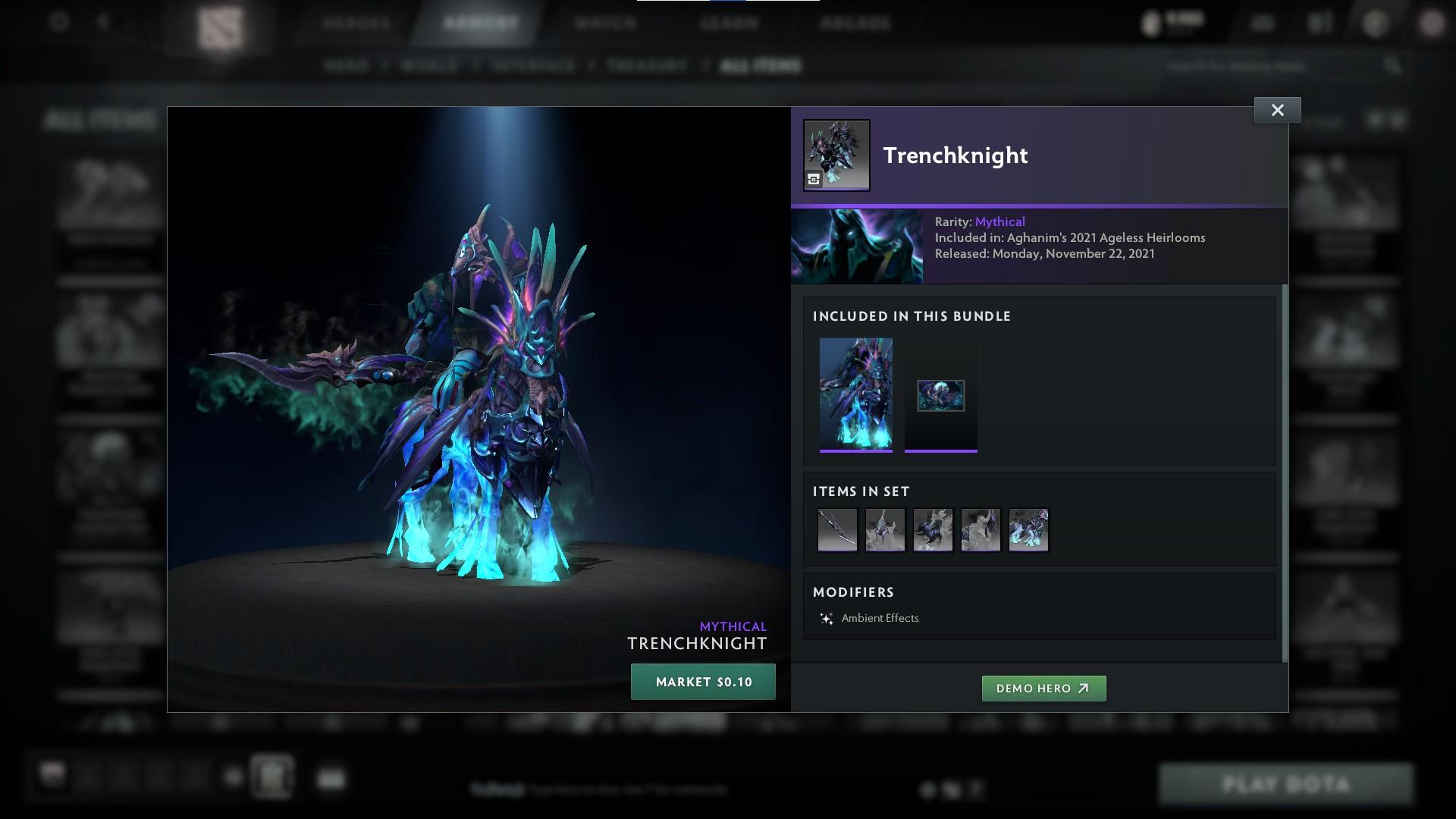The width and height of the screenshot is (1456, 819).
Task: Click the Dota 2 logo in top bar
Action: pyautogui.click(x=219, y=23)
